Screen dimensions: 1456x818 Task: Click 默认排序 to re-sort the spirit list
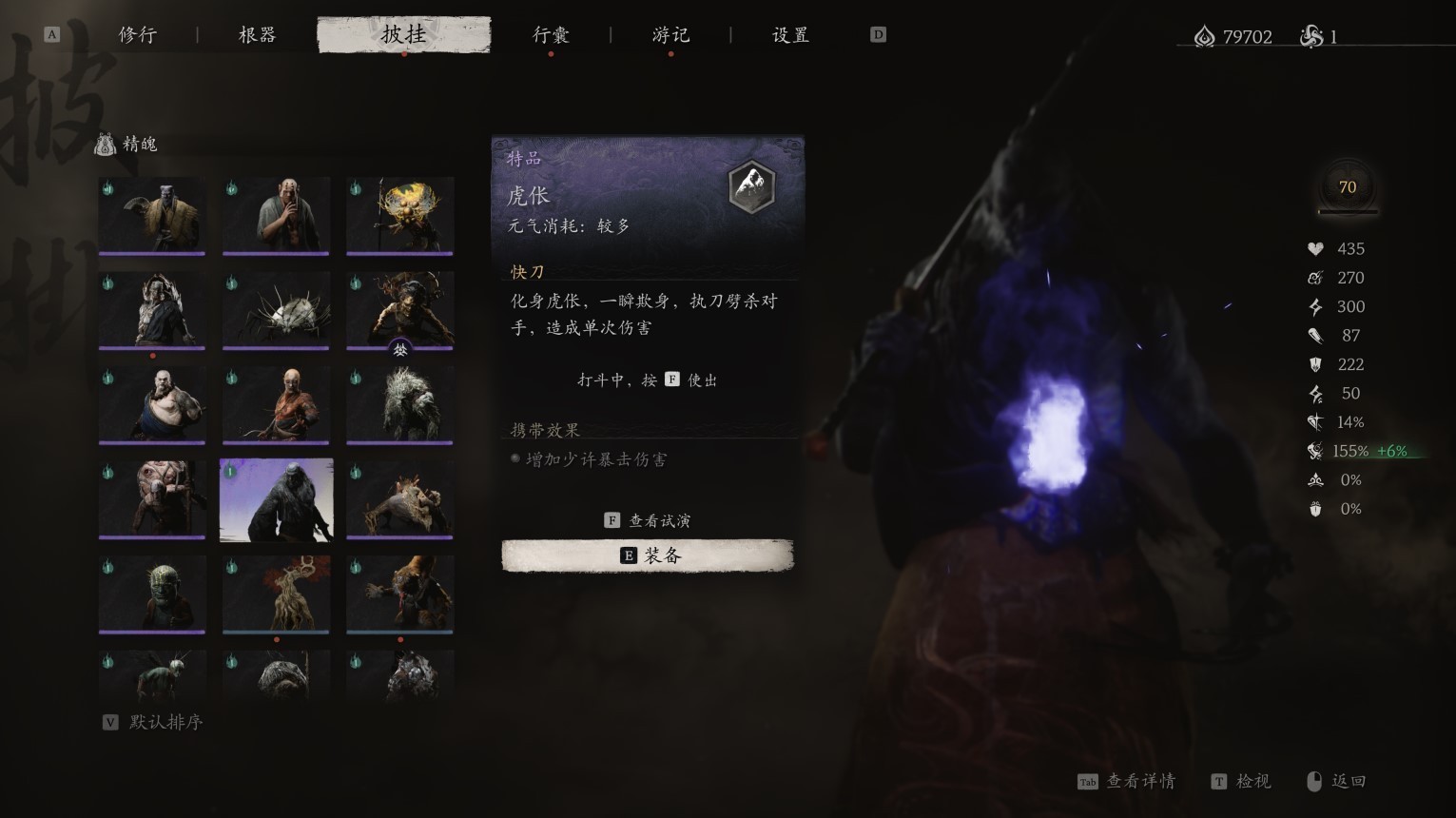(x=152, y=722)
